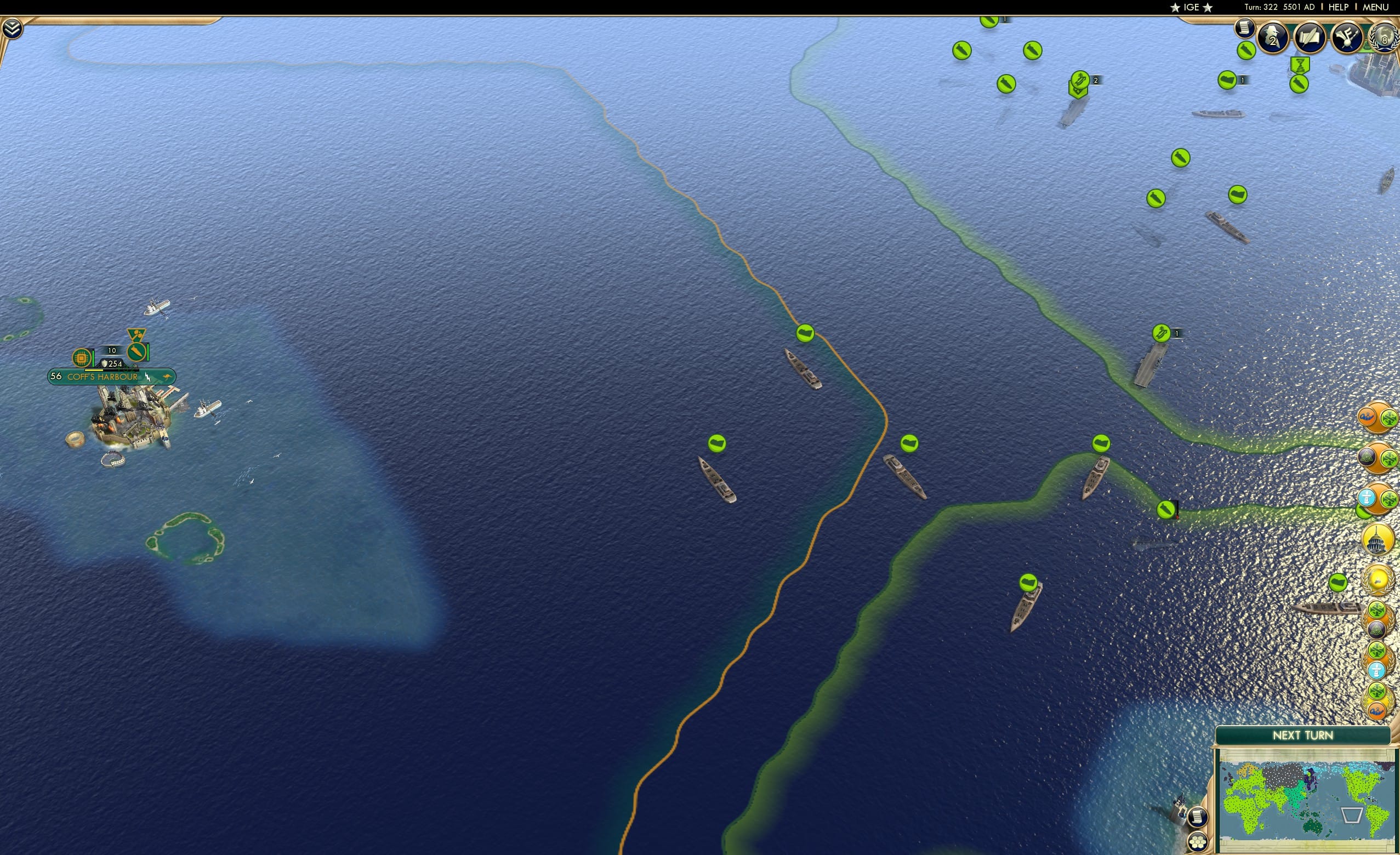
Task: Open the MENU
Action: [x=1375, y=7]
